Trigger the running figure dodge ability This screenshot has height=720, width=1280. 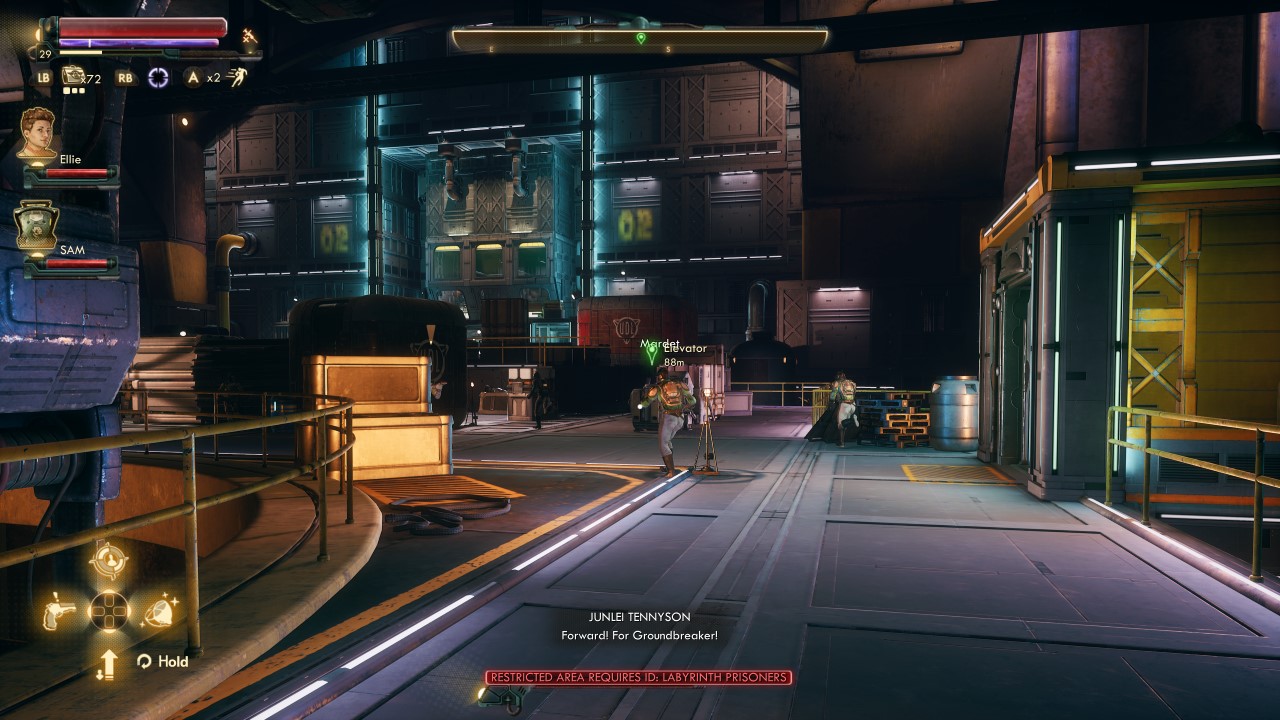point(237,77)
